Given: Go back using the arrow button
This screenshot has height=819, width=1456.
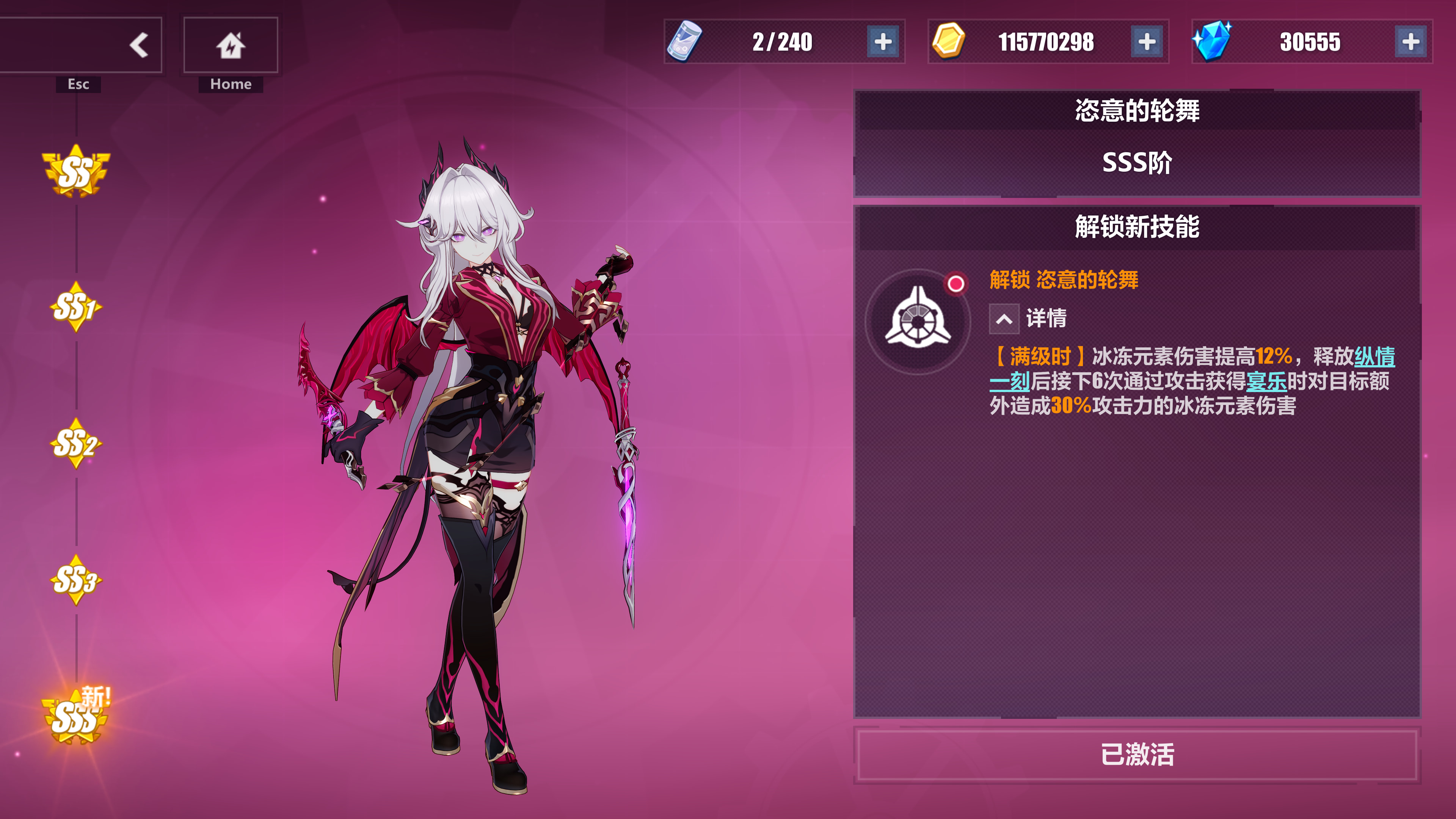Looking at the screenshot, I should click(x=138, y=45).
